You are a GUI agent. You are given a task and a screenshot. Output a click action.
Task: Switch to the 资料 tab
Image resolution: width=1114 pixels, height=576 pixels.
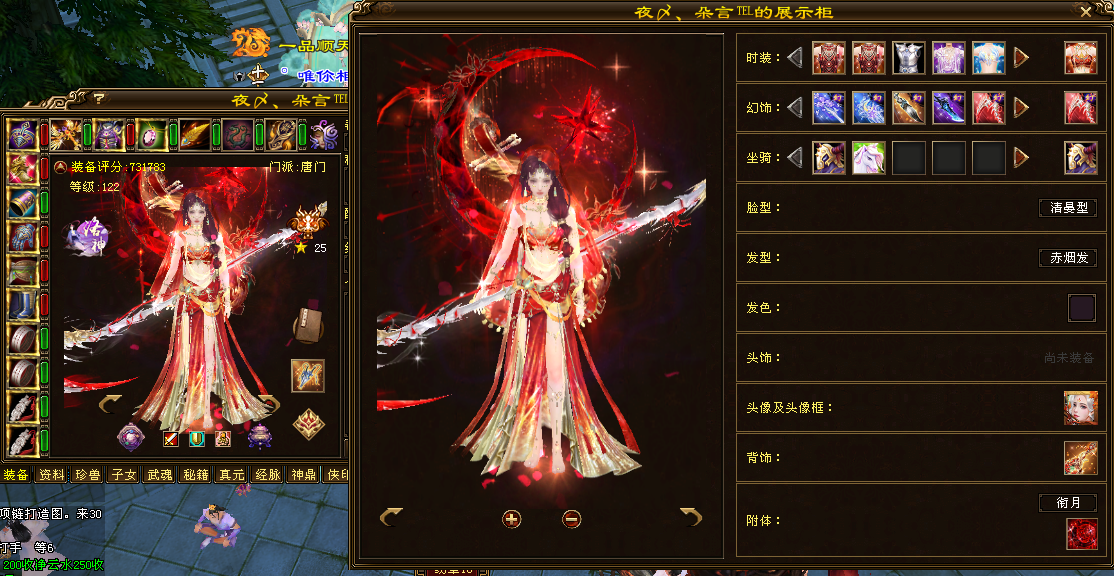tap(51, 475)
